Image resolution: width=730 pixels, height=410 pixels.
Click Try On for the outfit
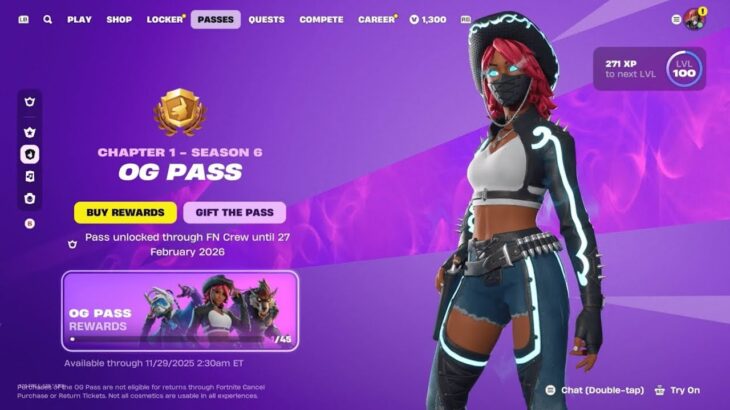677,390
